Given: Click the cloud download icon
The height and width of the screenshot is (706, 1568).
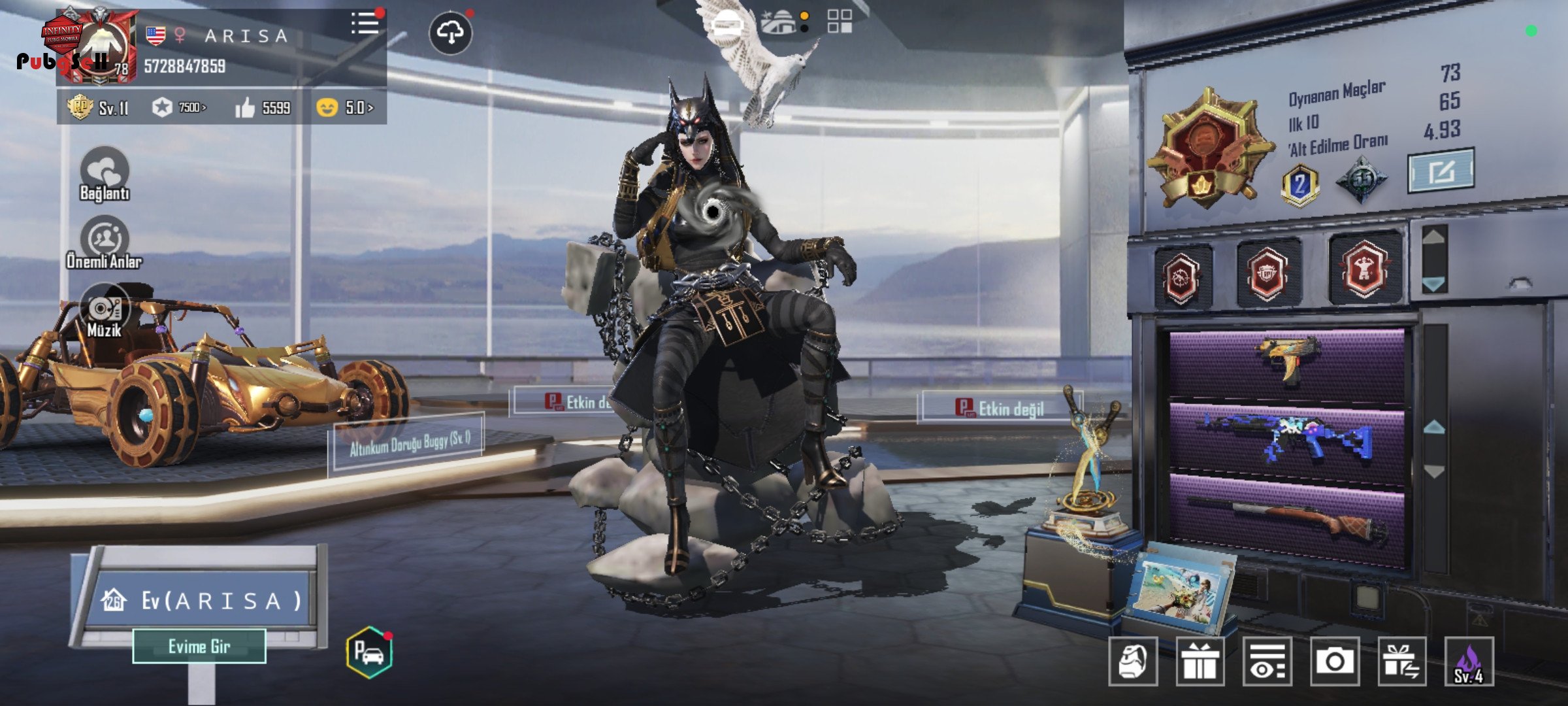Looking at the screenshot, I should [x=451, y=32].
